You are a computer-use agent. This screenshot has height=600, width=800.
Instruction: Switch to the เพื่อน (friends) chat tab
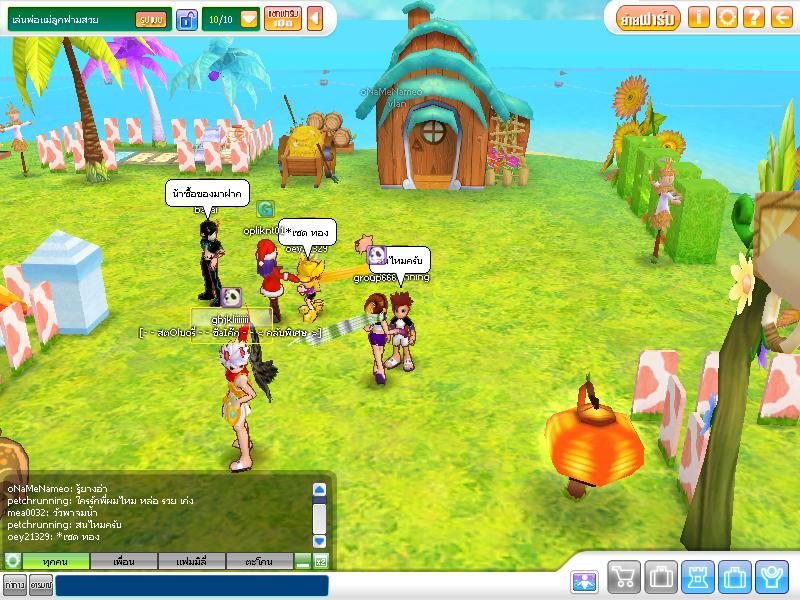(x=123, y=562)
